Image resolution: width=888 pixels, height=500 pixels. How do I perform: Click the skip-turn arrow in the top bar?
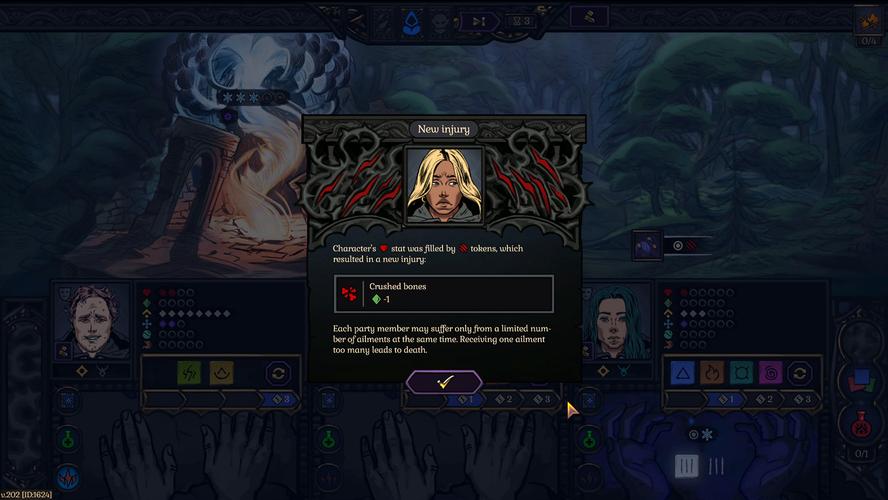tap(479, 21)
